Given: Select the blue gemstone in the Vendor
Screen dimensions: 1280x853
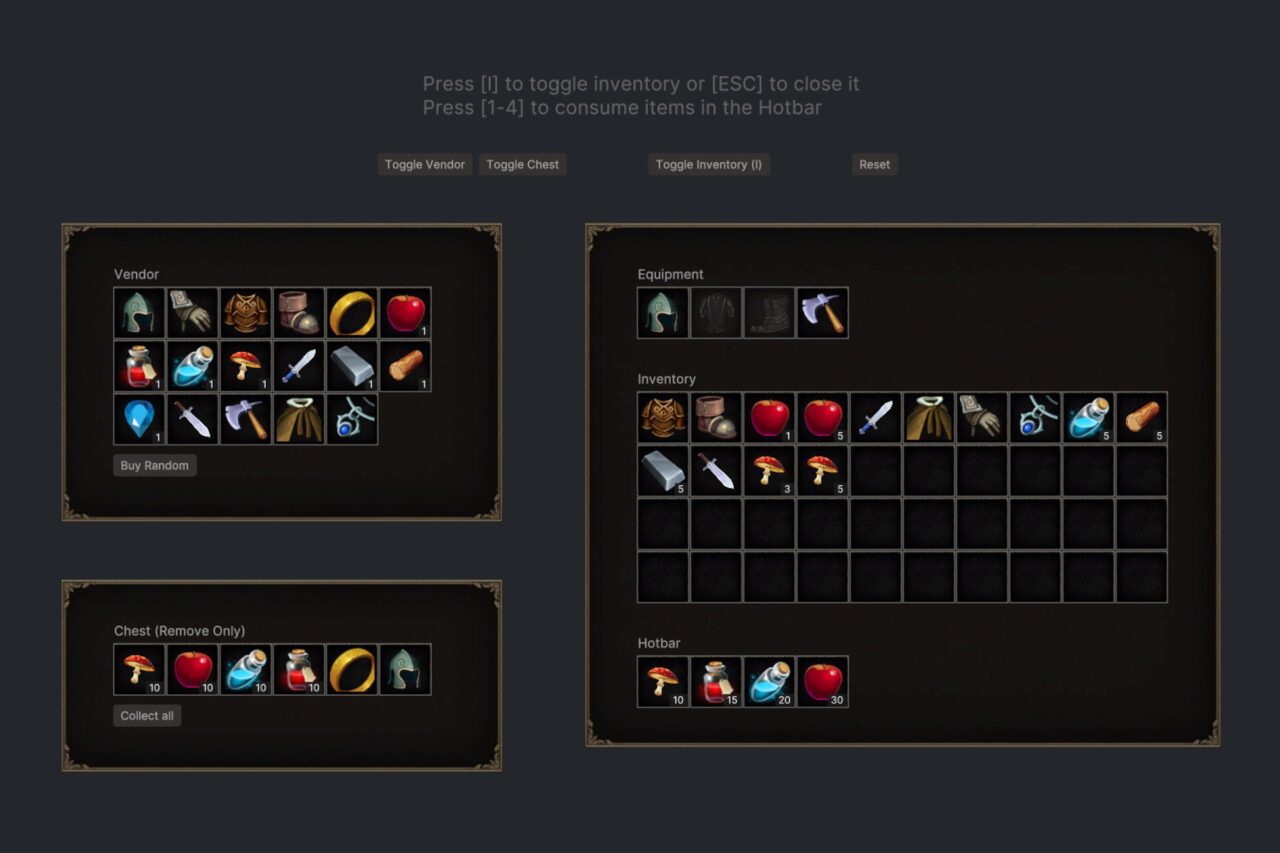Looking at the screenshot, I should (x=139, y=418).
